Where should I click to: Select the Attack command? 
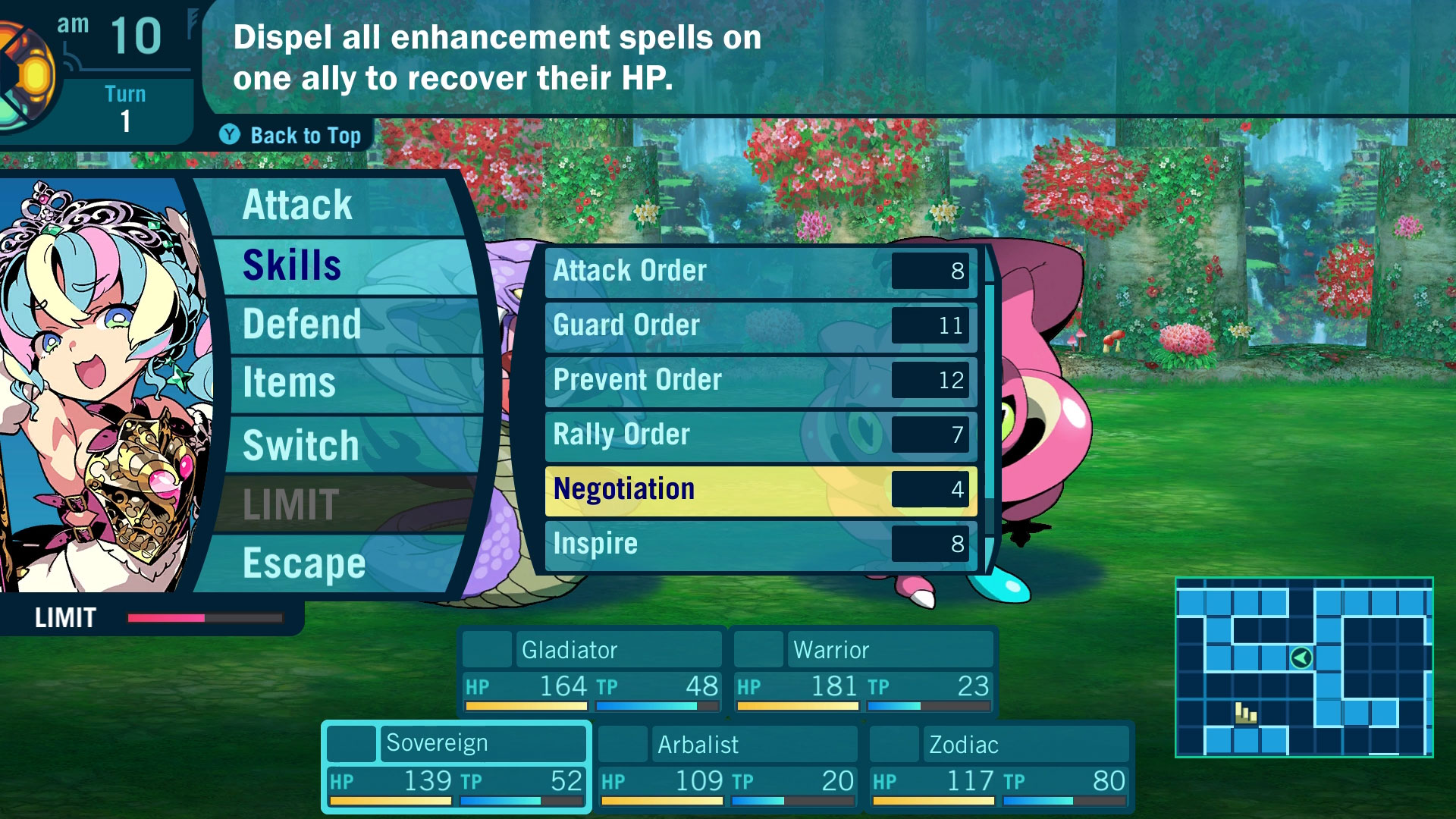pos(297,204)
